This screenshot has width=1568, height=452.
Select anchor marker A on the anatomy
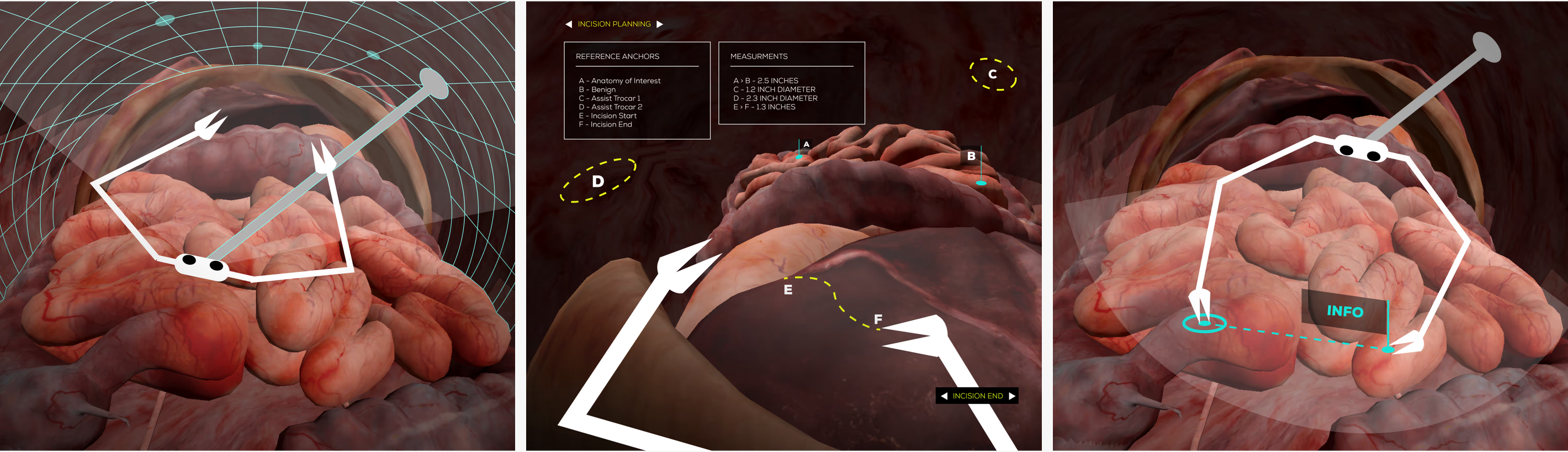point(799,156)
